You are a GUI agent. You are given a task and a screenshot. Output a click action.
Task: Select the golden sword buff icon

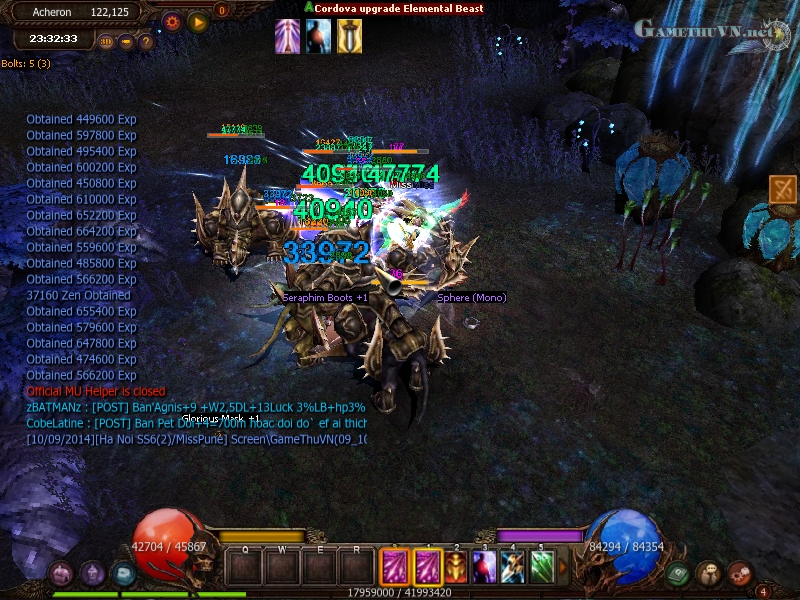(349, 36)
